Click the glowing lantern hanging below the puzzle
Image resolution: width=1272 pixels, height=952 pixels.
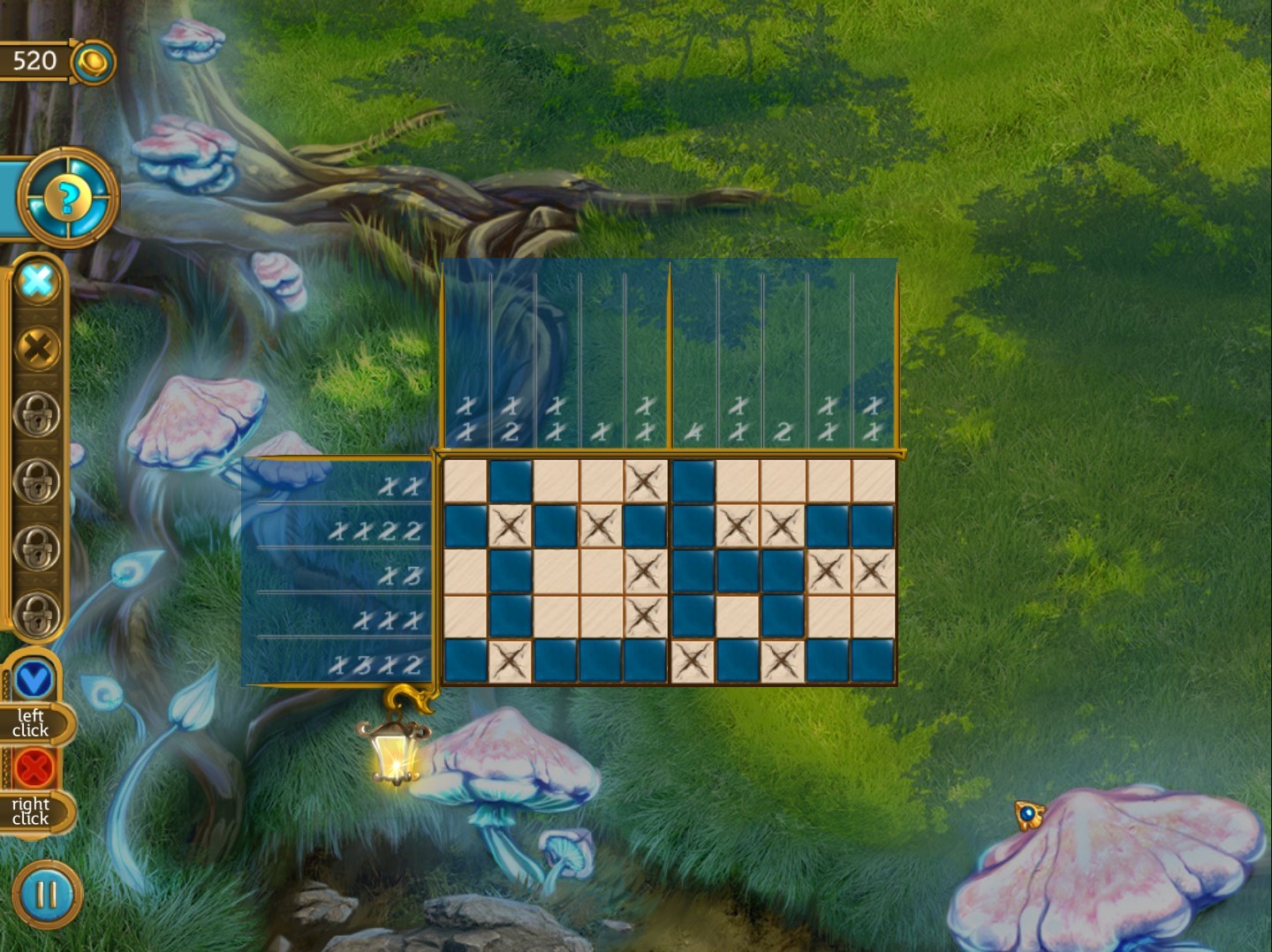pyautogui.click(x=395, y=755)
